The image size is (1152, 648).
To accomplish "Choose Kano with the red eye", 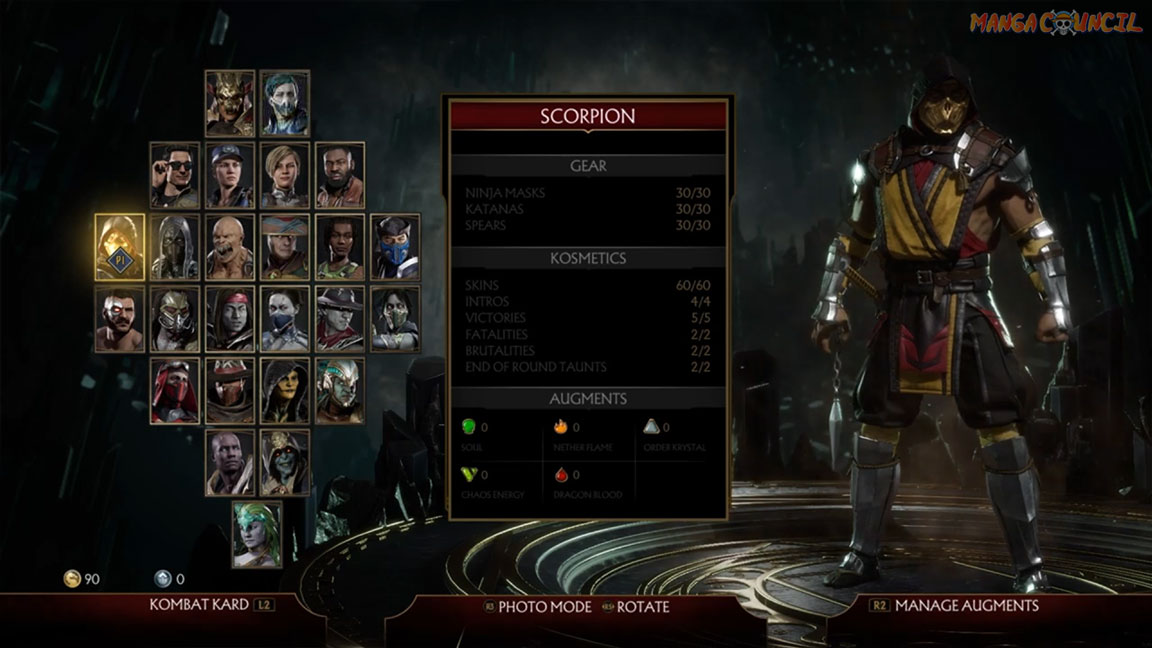I will [x=120, y=319].
